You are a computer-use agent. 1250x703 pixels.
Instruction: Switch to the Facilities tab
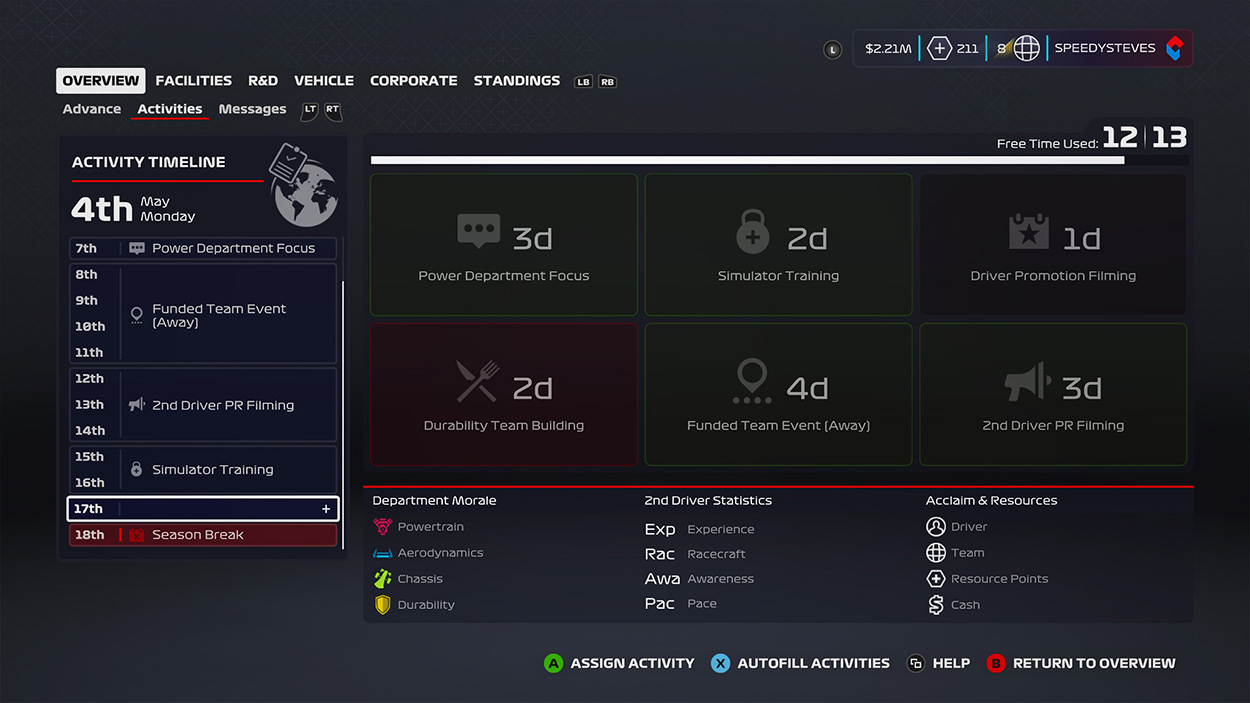[x=193, y=81]
